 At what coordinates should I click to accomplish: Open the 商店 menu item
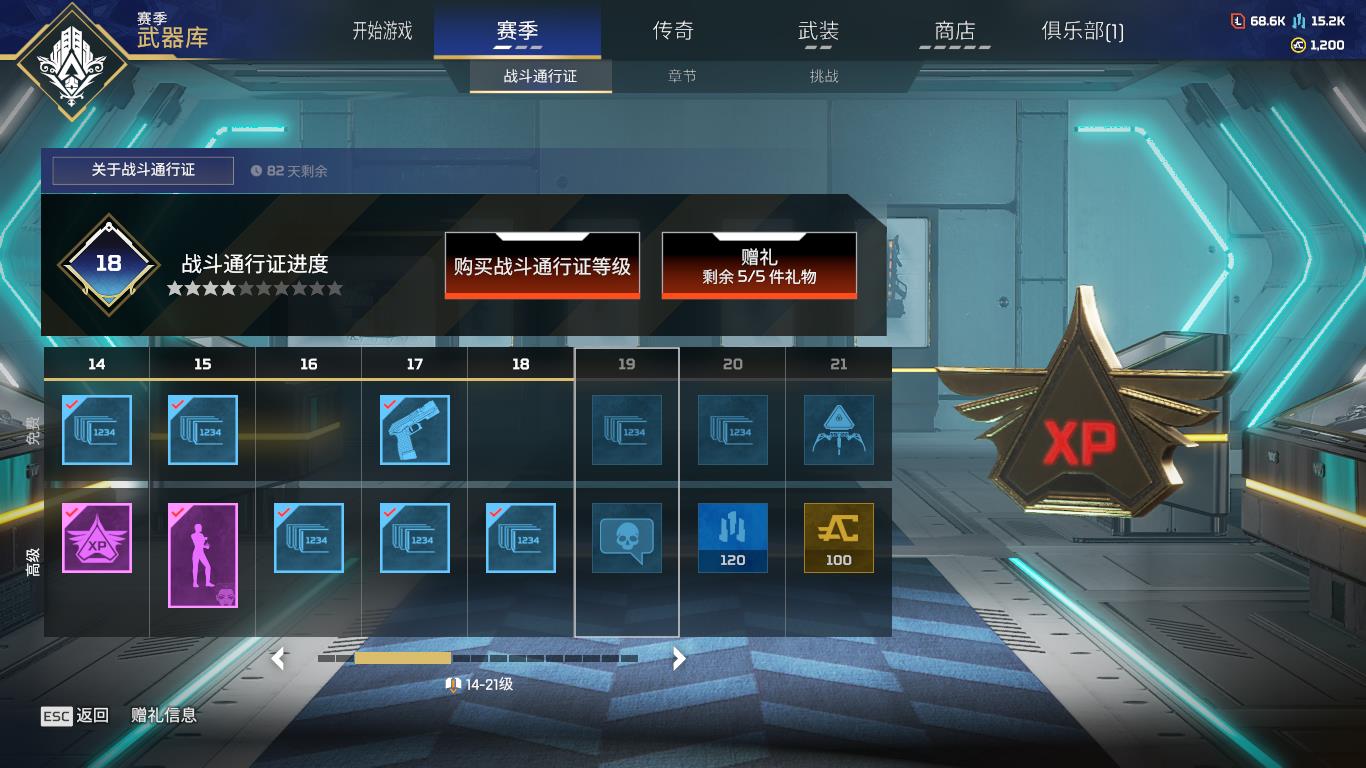[955, 31]
